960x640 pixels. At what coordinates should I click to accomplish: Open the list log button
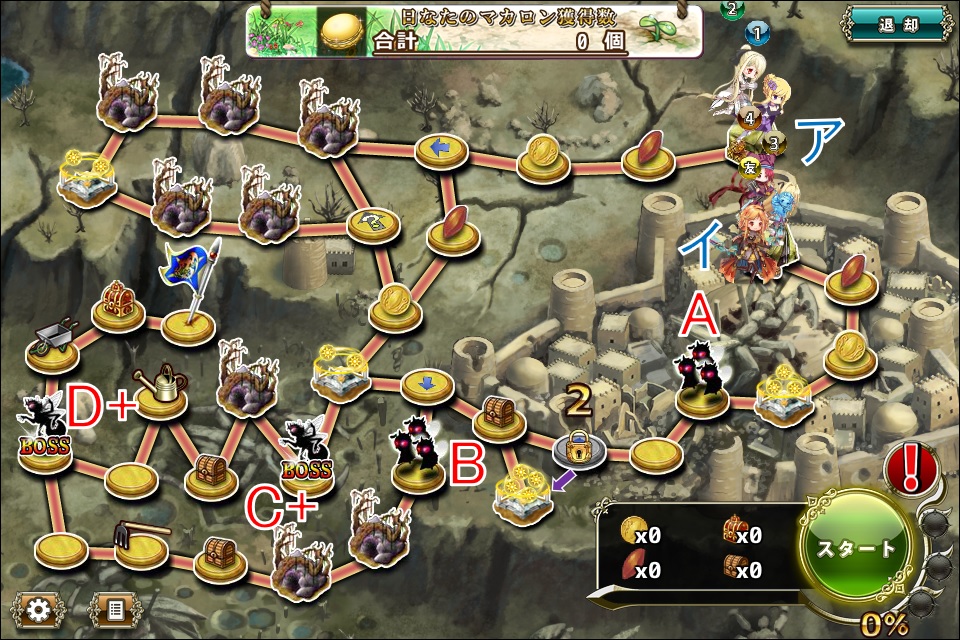coord(114,609)
